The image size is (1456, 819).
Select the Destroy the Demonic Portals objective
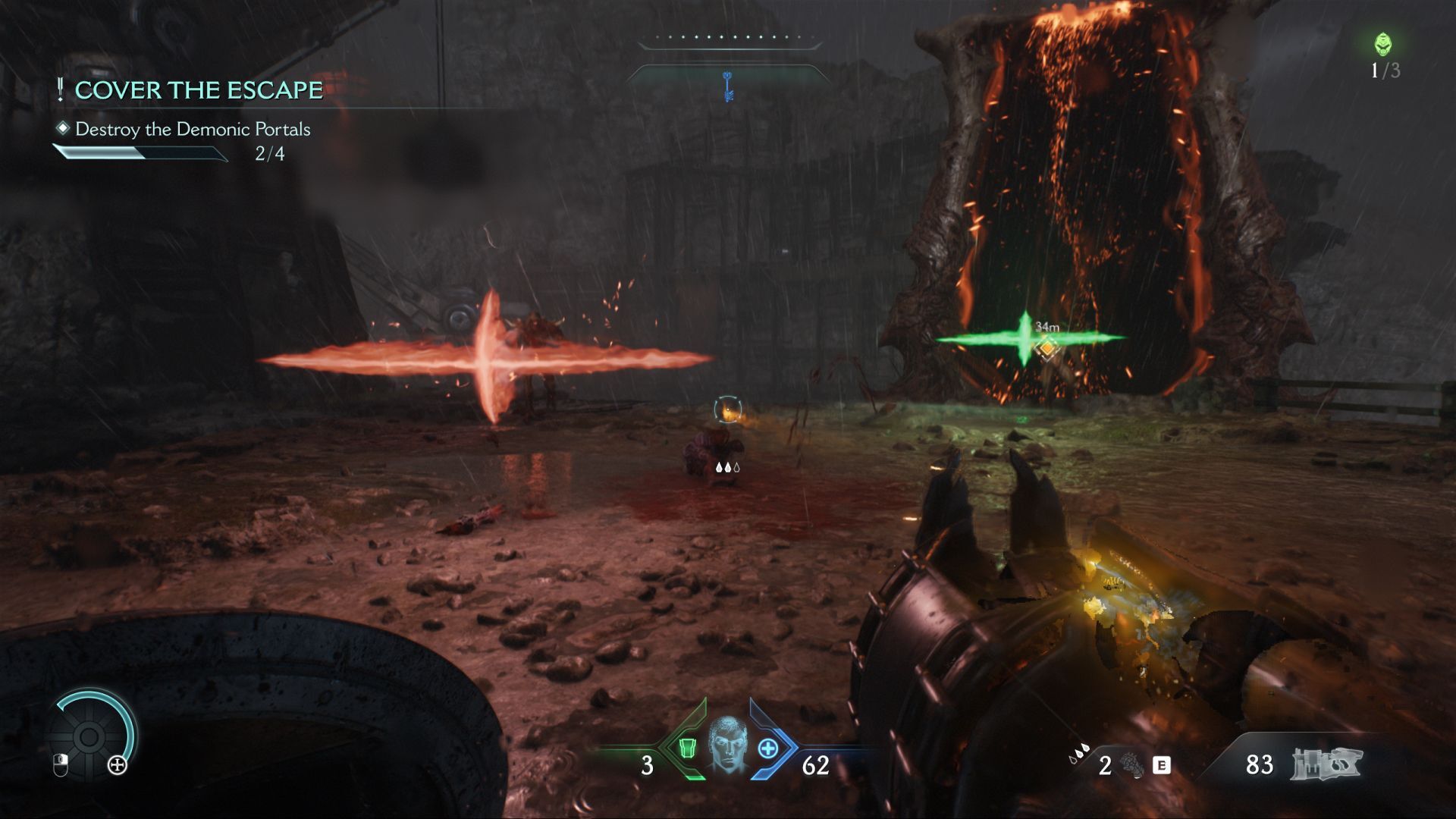pyautogui.click(x=193, y=130)
